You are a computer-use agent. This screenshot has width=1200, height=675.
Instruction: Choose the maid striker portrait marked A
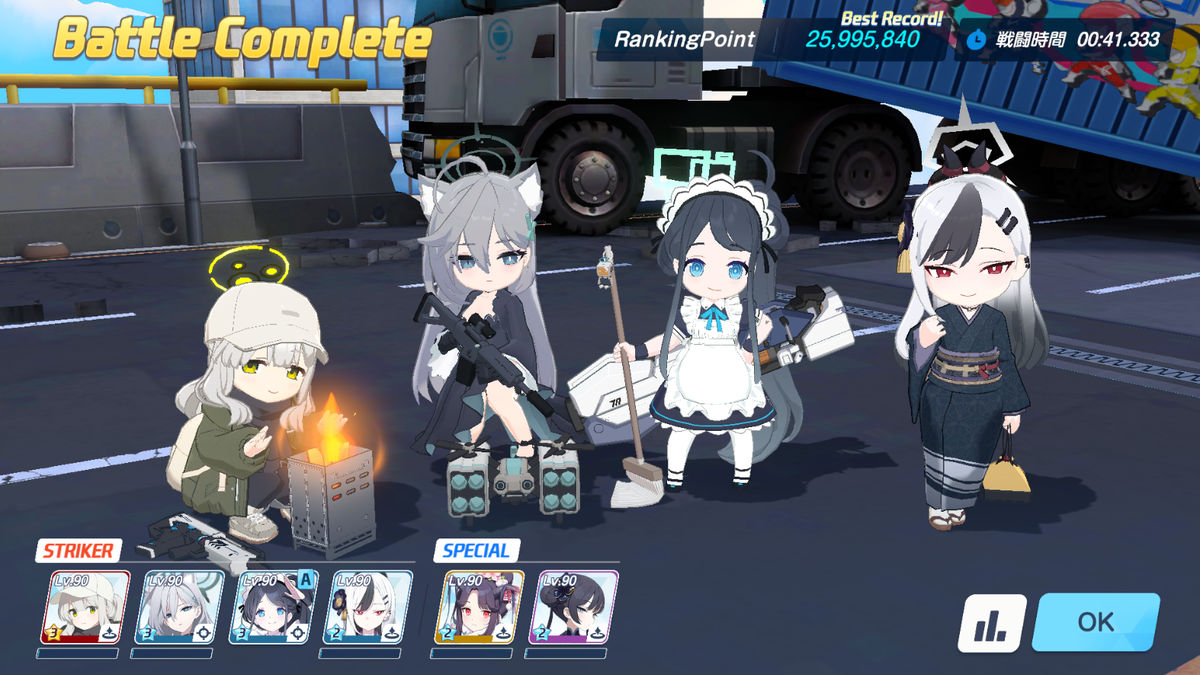coord(274,606)
